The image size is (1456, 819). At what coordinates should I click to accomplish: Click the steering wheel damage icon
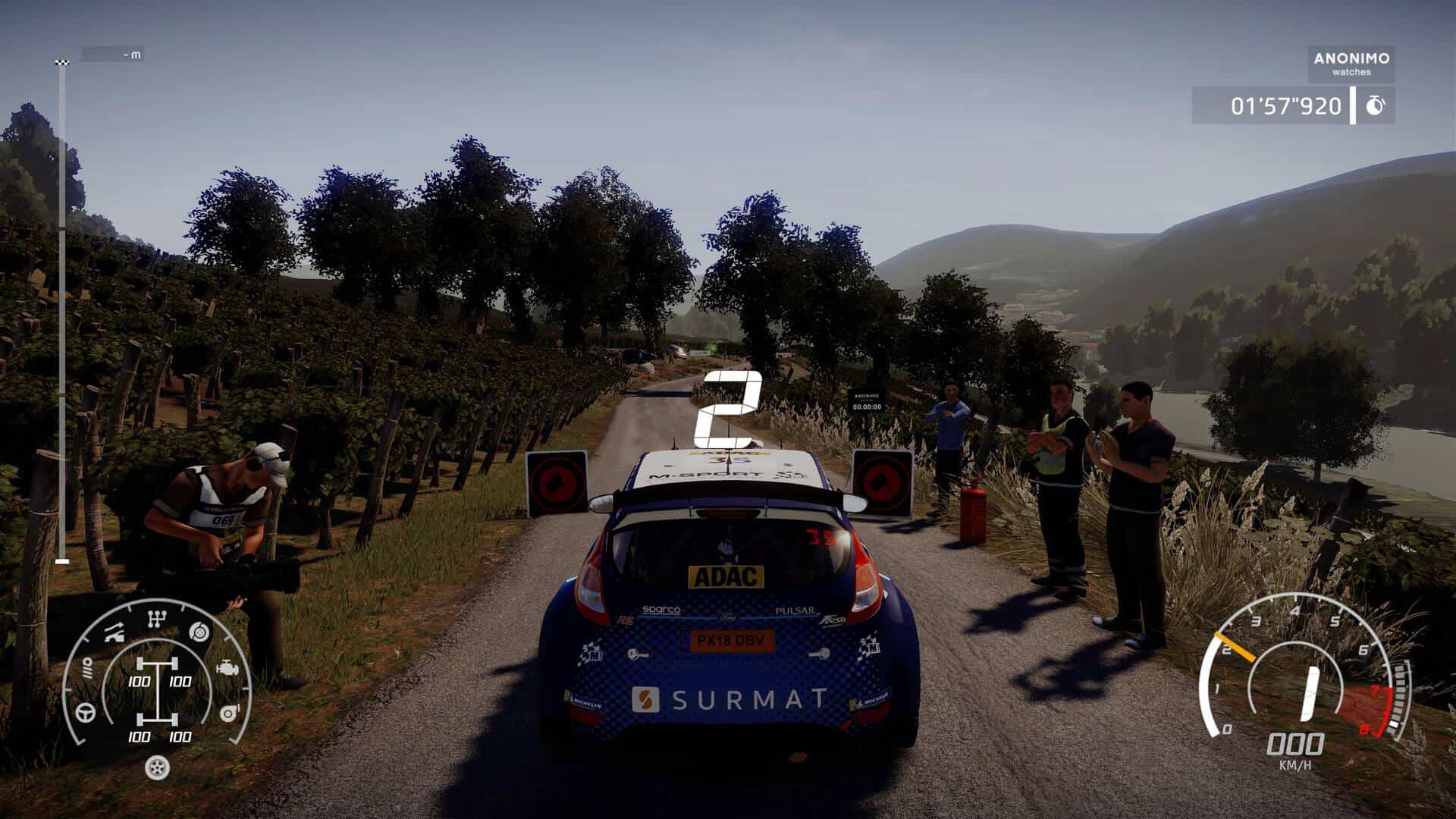[x=86, y=713]
